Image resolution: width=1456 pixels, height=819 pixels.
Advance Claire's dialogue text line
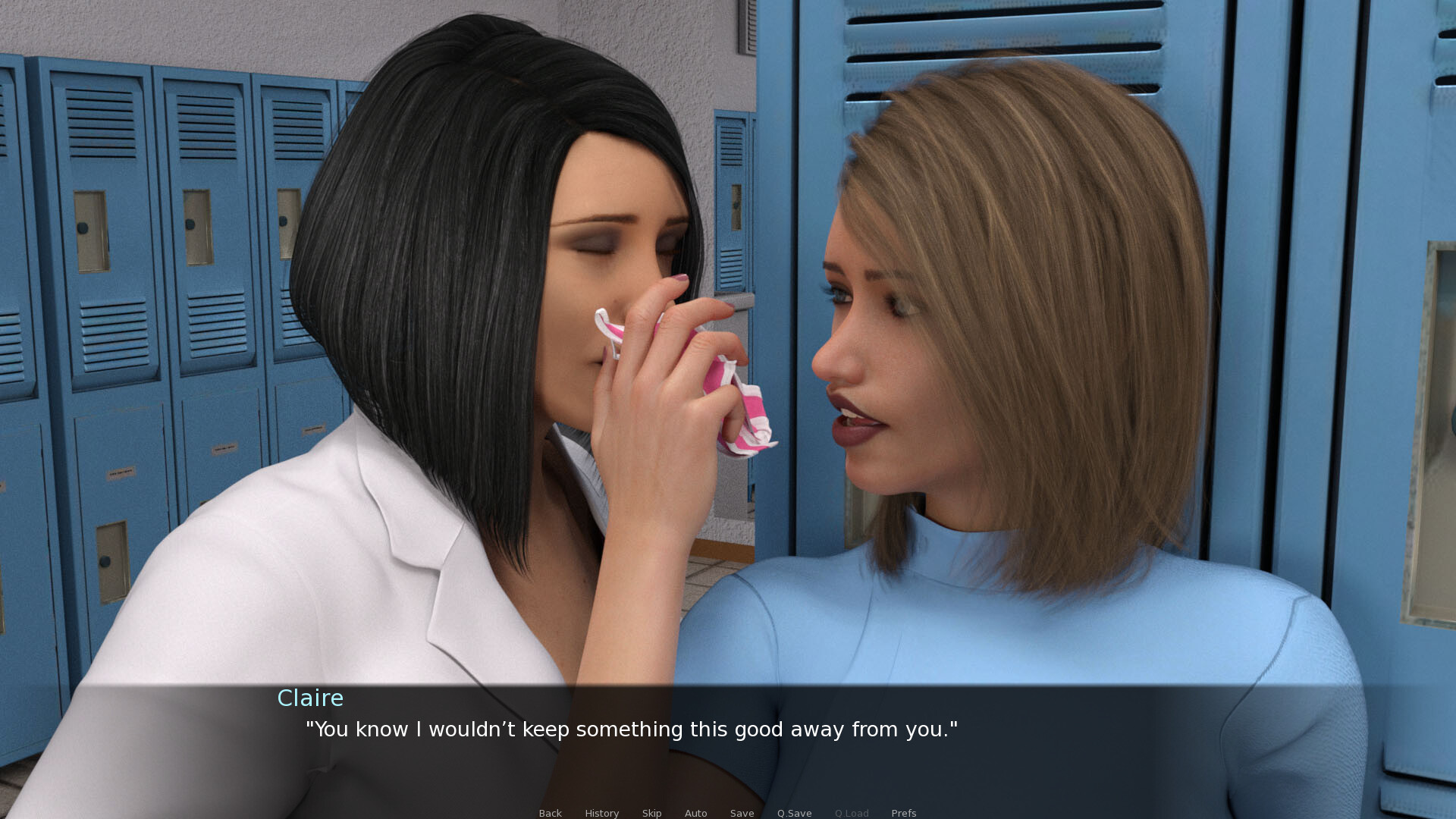[x=631, y=730]
